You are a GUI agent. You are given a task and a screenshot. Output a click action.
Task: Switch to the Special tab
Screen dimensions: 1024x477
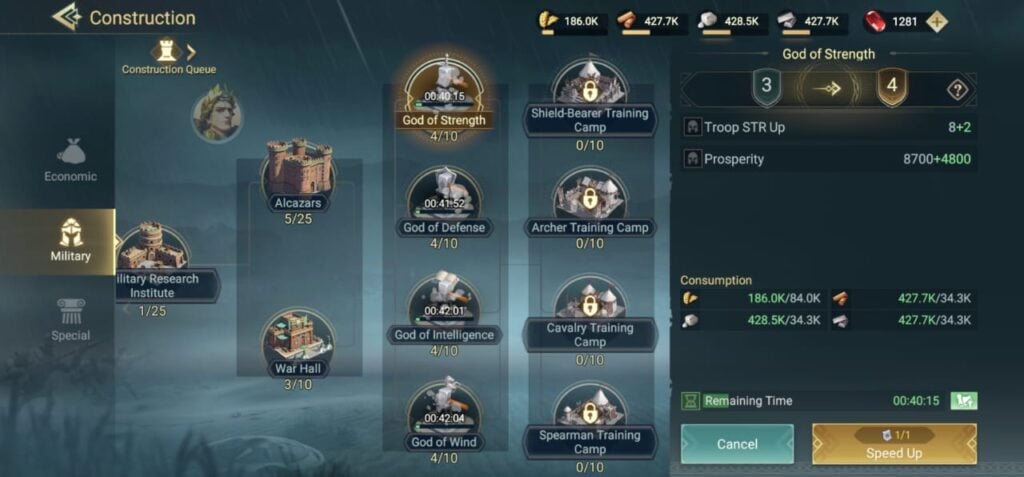[x=71, y=320]
